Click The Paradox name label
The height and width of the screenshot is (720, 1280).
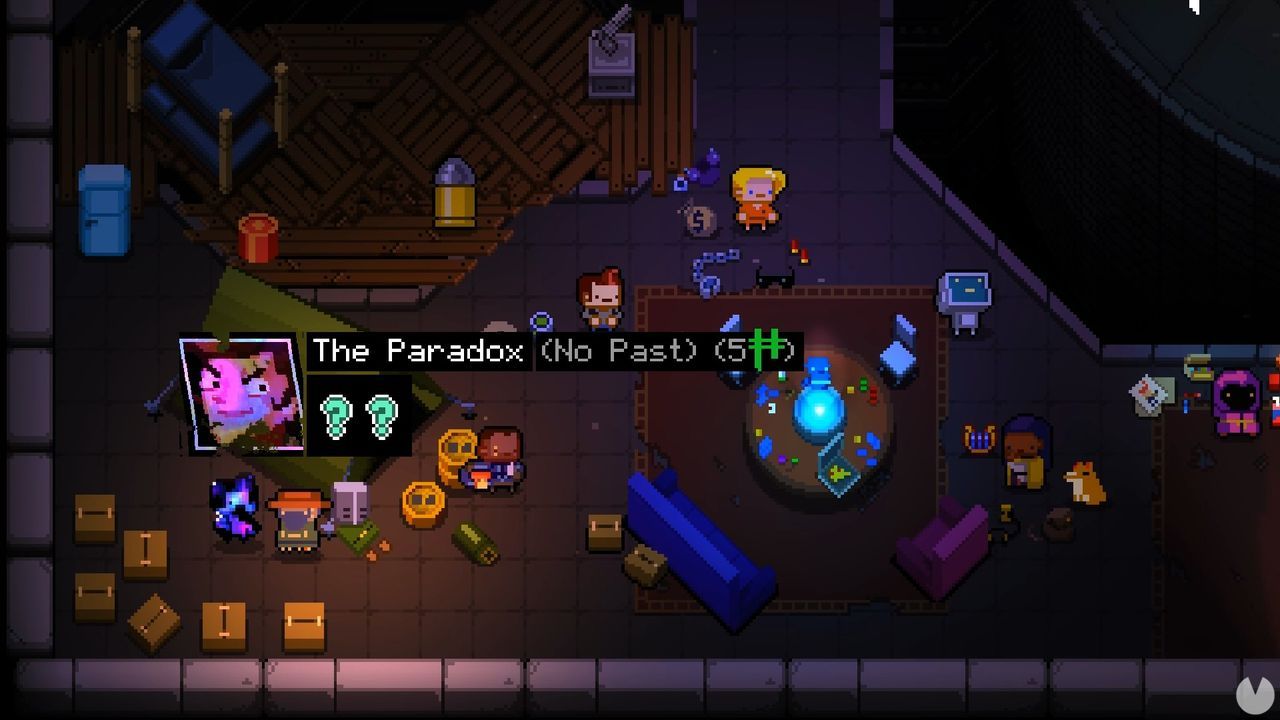click(417, 351)
